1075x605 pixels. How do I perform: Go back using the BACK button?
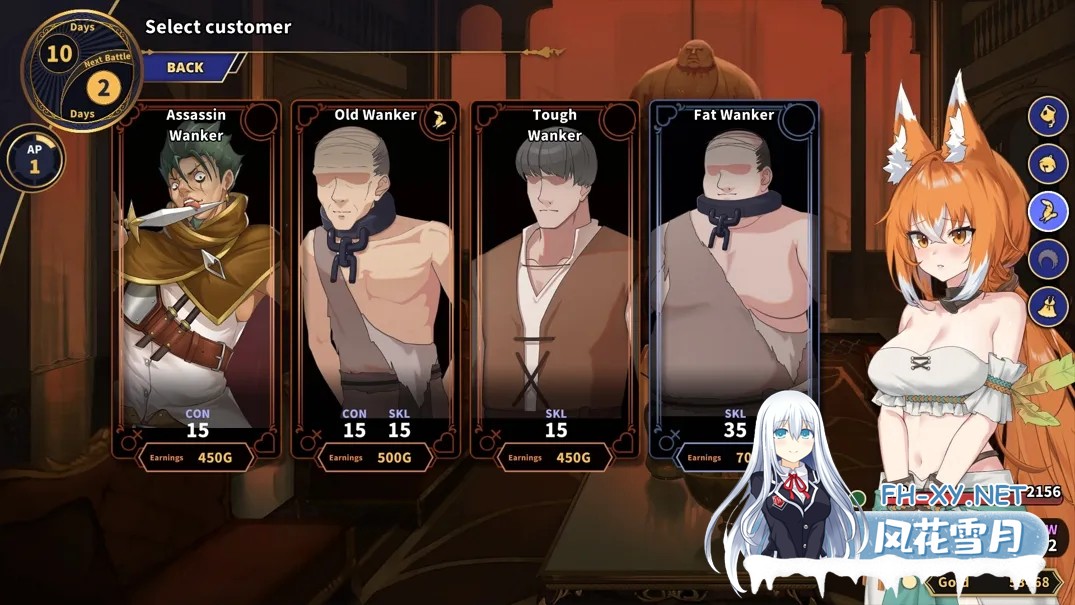point(187,67)
